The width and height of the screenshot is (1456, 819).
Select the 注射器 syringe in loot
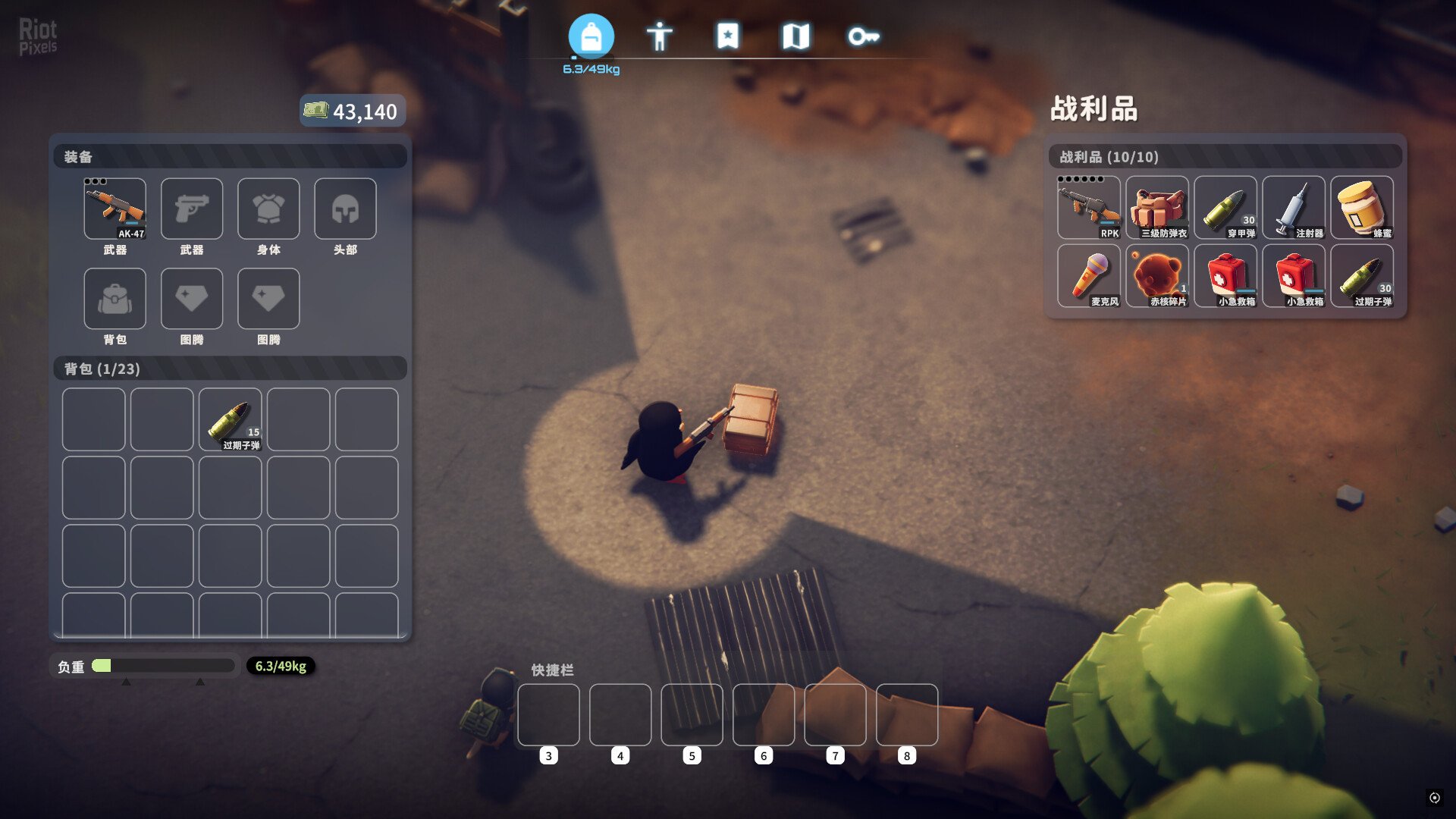[x=1294, y=206]
